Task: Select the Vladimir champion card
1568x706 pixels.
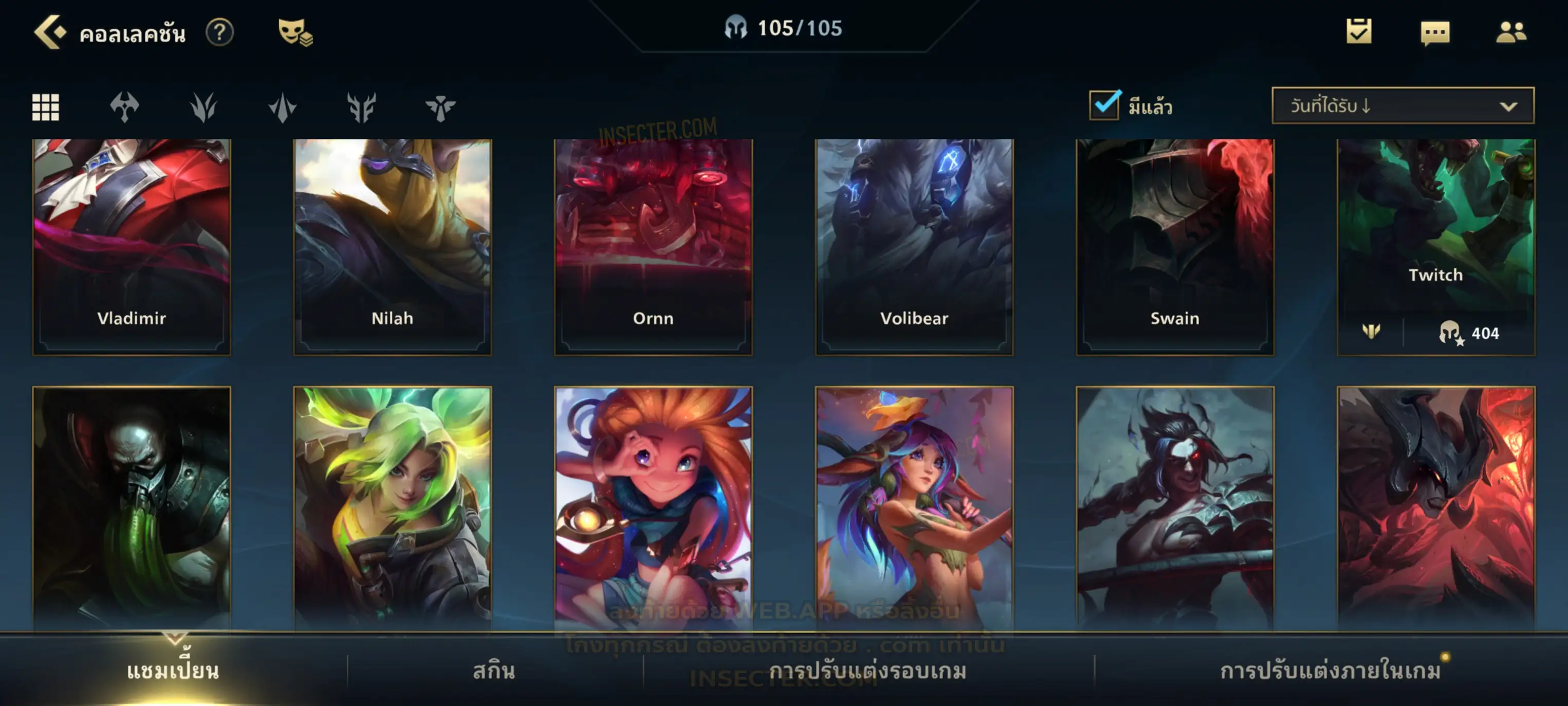Action: tap(132, 246)
